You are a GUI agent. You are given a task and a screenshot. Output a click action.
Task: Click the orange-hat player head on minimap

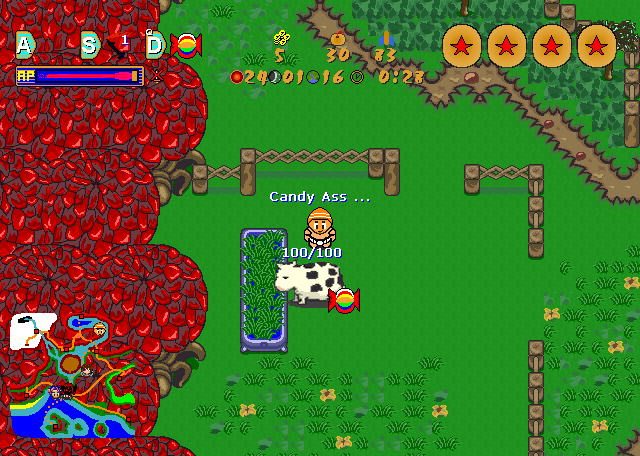pyautogui.click(x=99, y=329)
